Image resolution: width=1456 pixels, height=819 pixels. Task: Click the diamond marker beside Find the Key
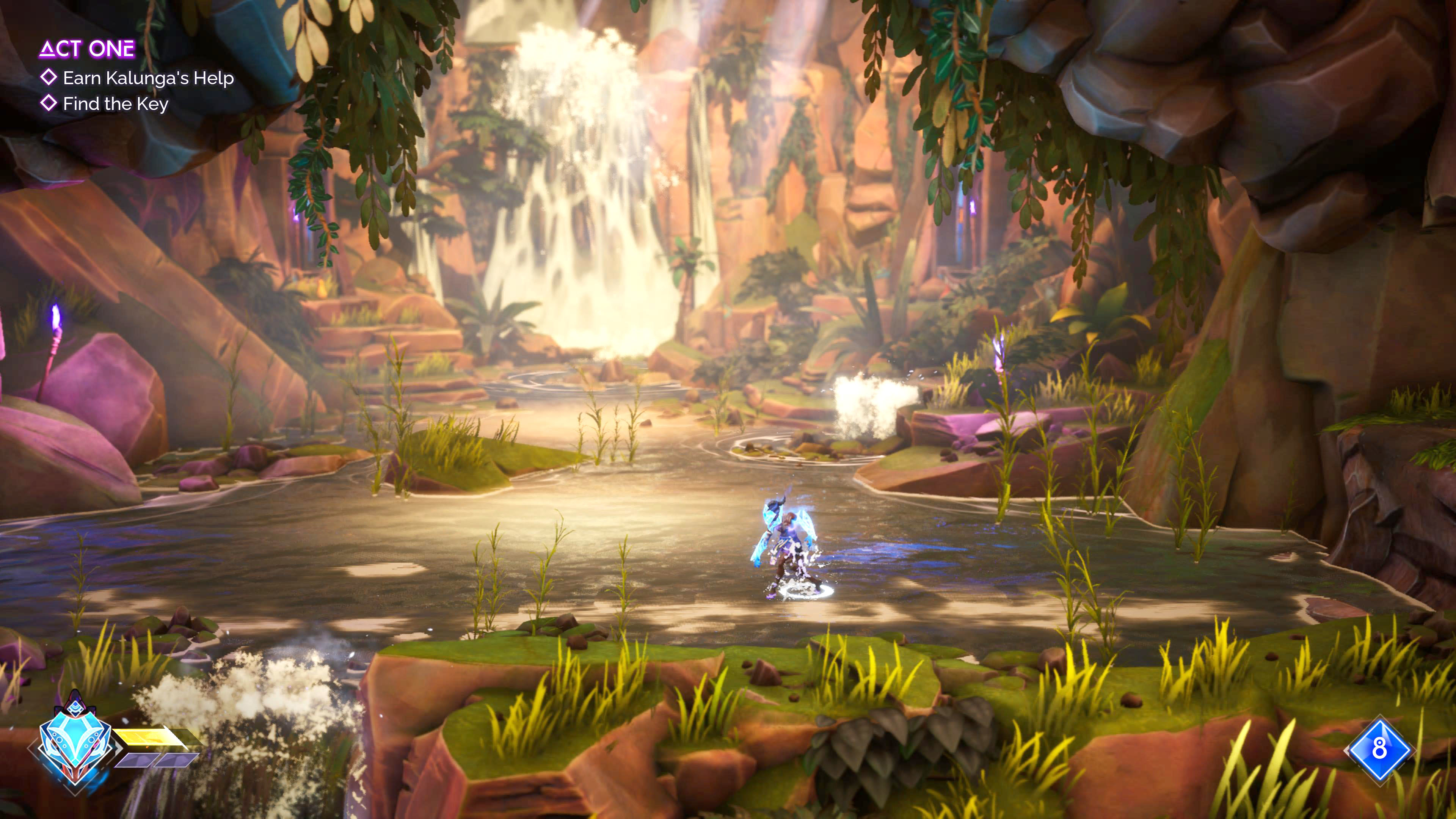(49, 105)
